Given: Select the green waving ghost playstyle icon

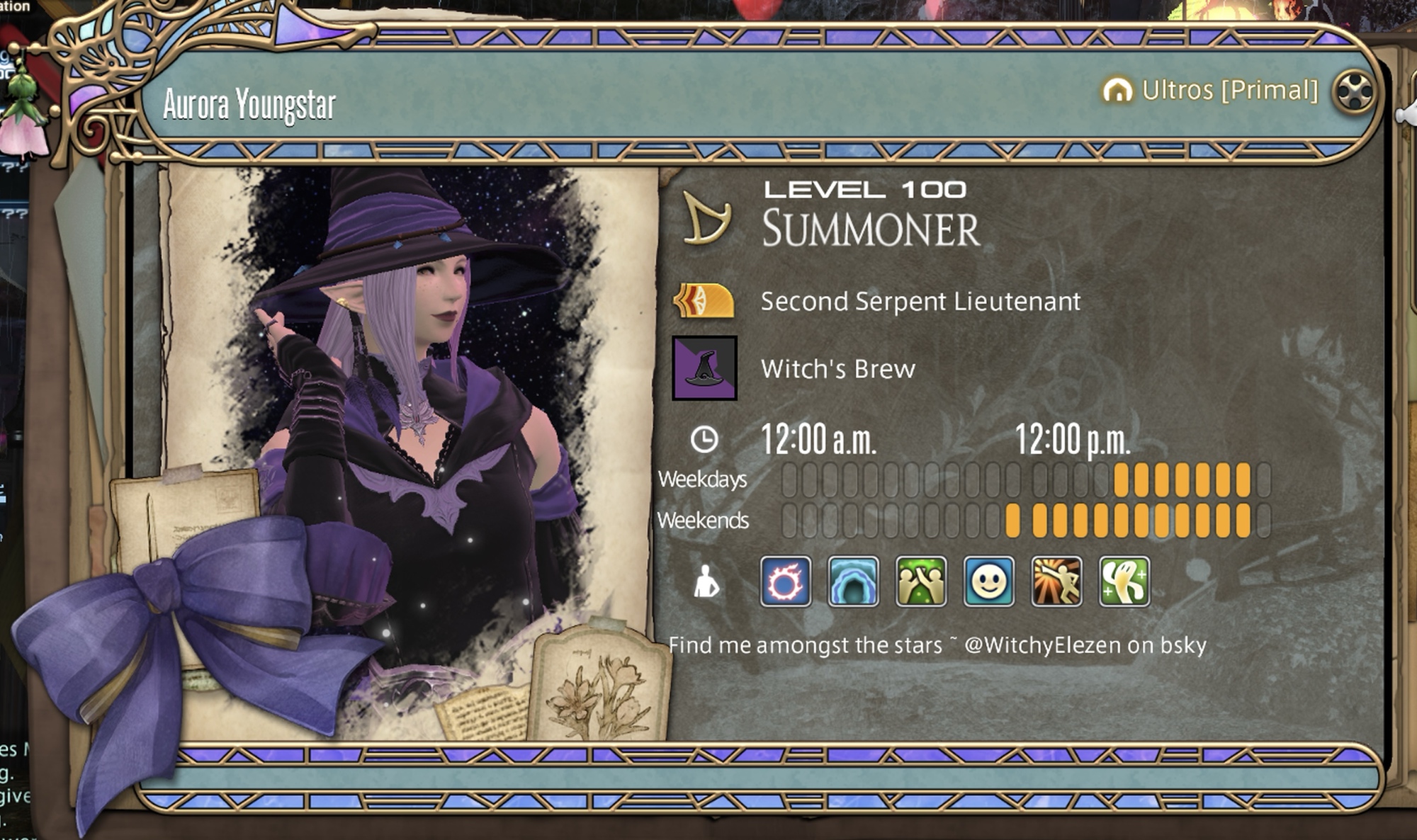Looking at the screenshot, I should pos(1124,581).
